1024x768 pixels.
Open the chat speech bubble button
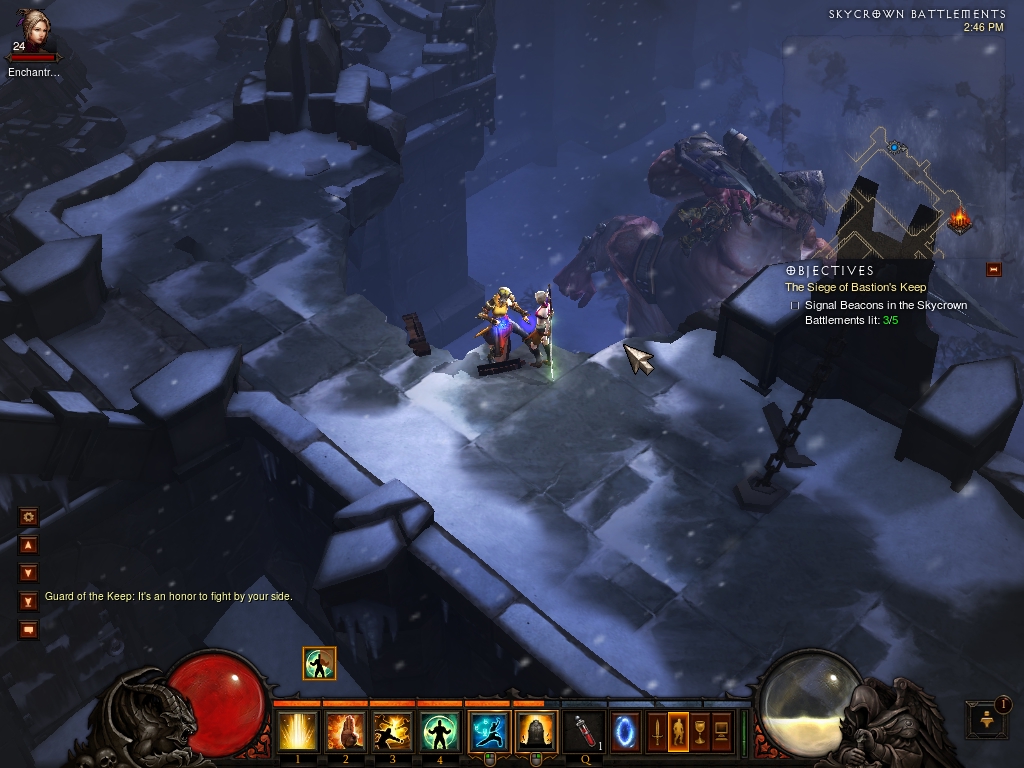click(28, 629)
